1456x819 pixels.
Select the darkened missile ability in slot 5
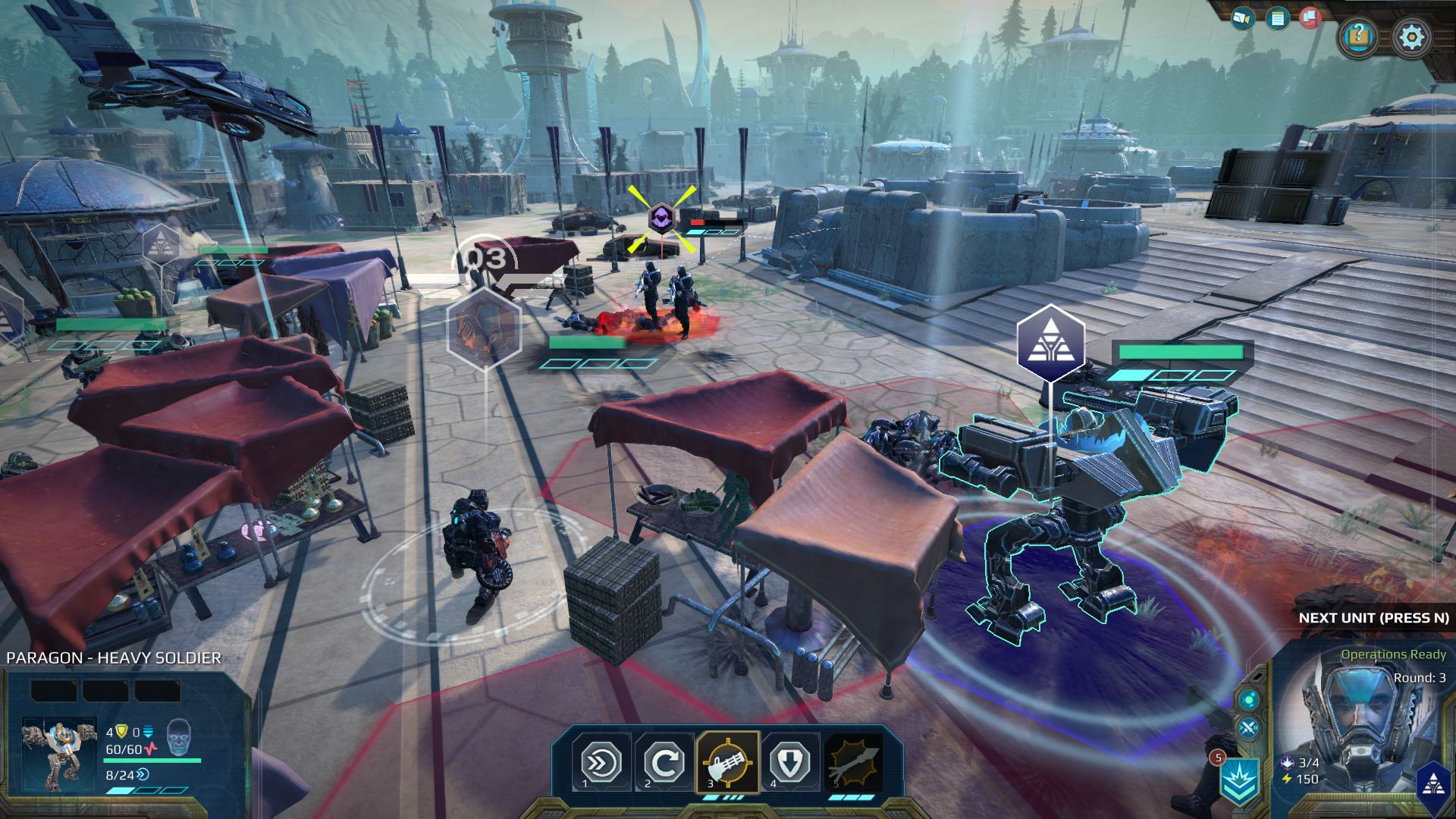click(x=854, y=761)
